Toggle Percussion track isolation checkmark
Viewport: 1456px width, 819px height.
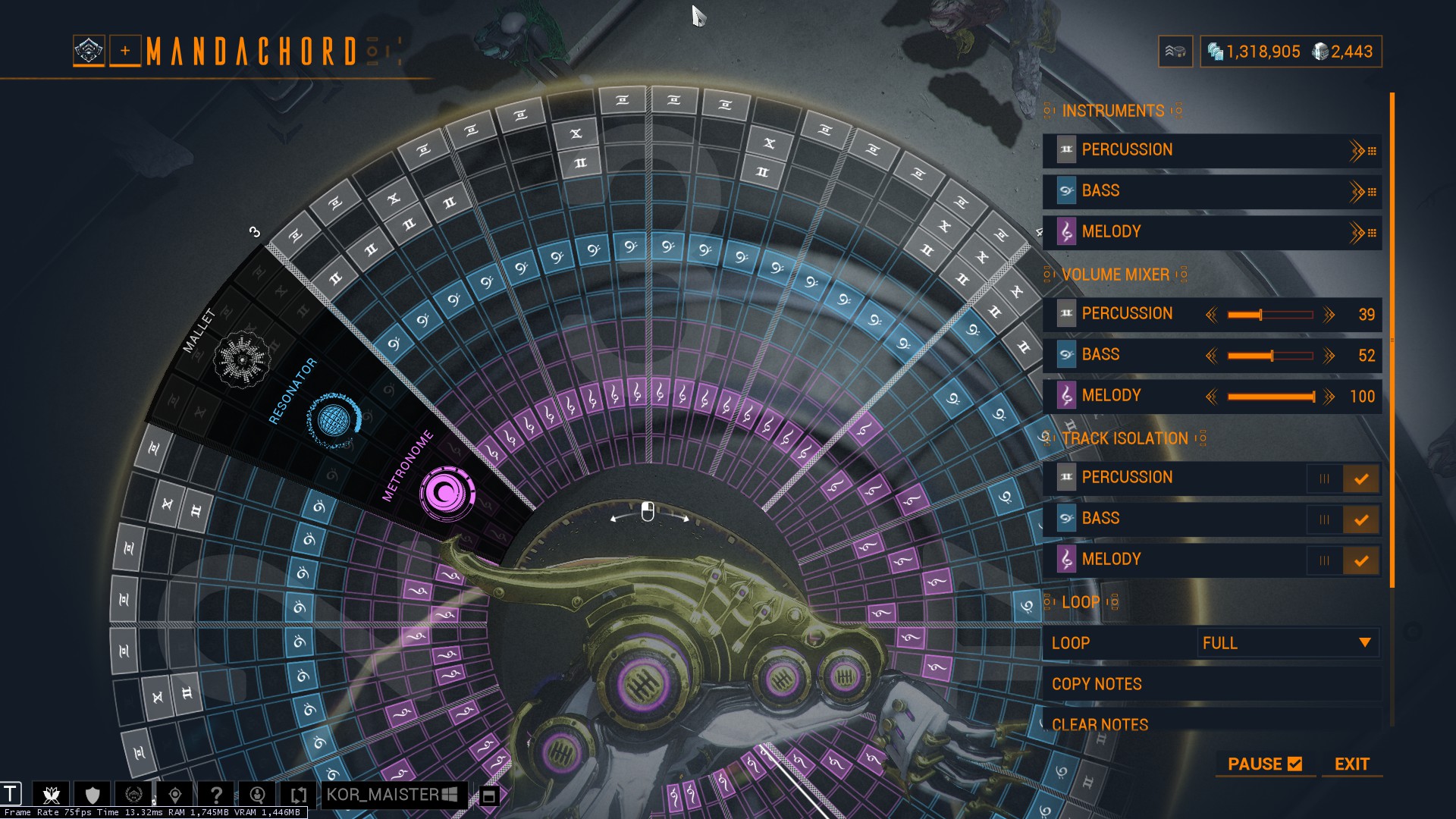pyautogui.click(x=1360, y=479)
